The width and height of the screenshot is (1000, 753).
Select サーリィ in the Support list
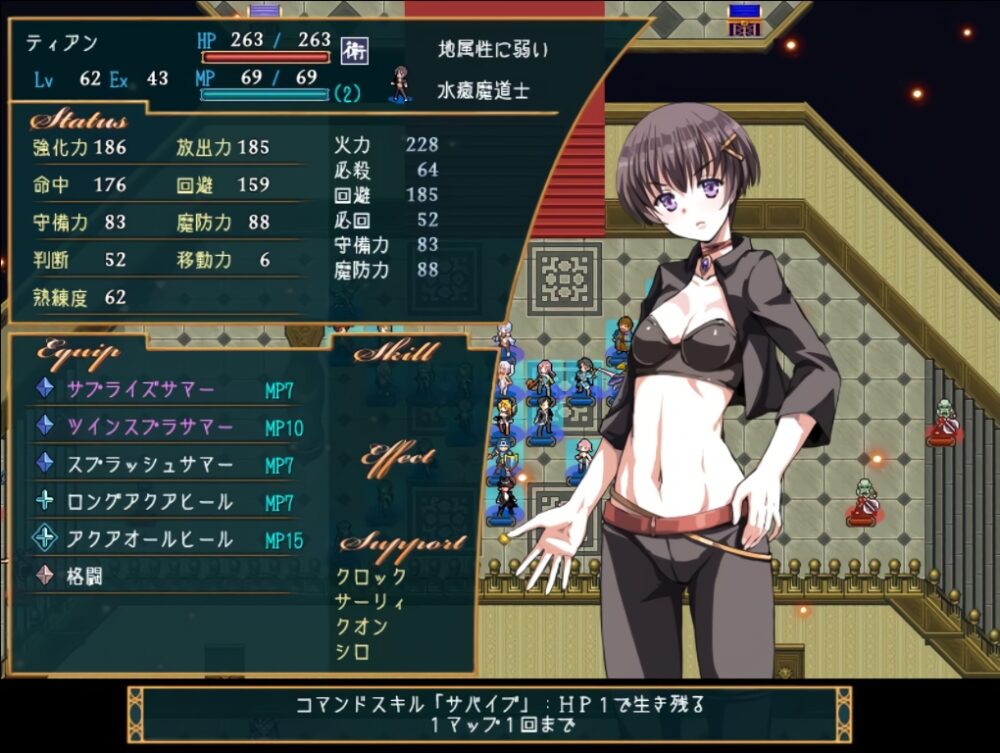[372, 602]
